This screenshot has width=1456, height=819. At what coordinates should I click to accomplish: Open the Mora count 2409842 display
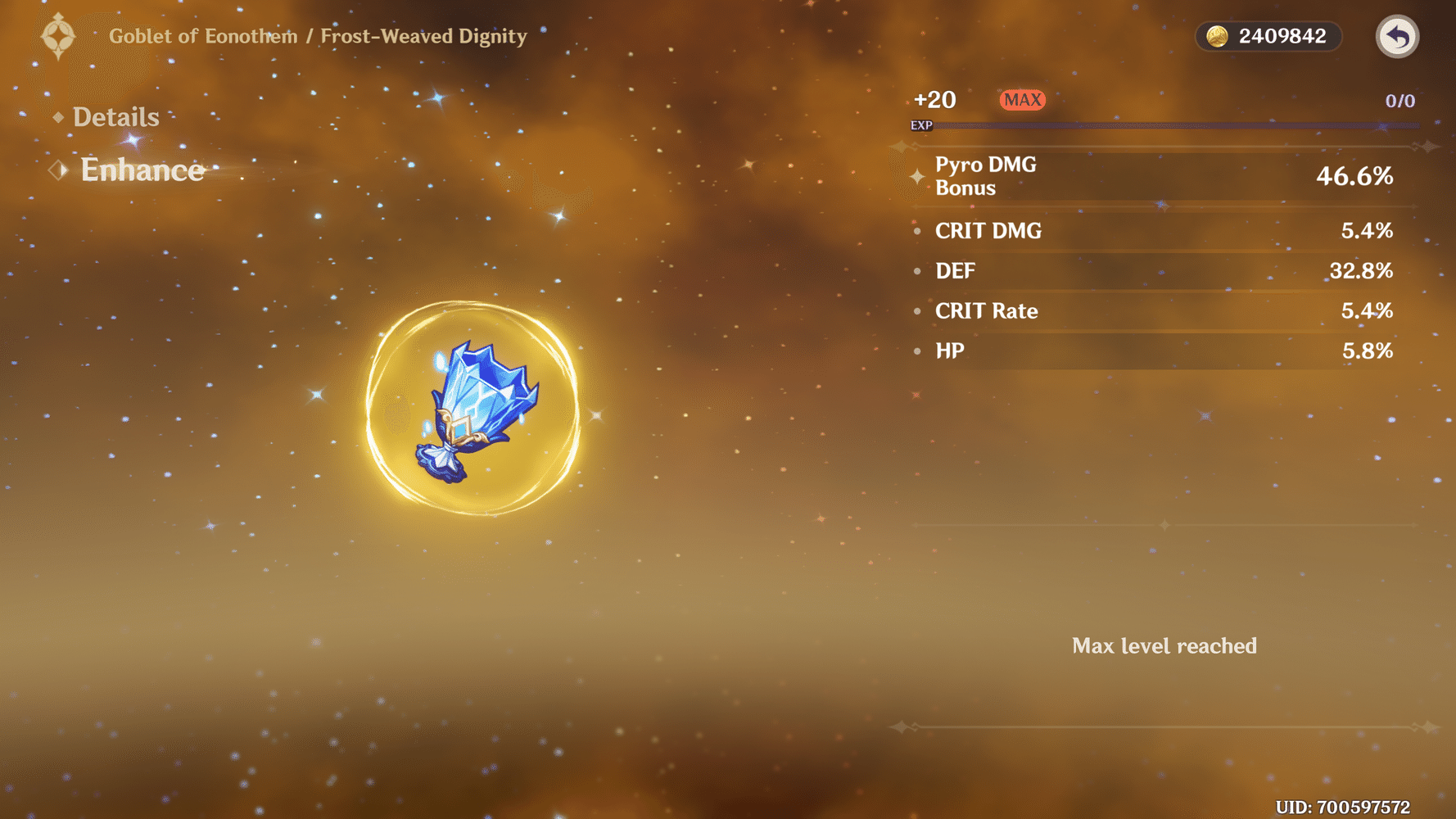coord(1282,36)
